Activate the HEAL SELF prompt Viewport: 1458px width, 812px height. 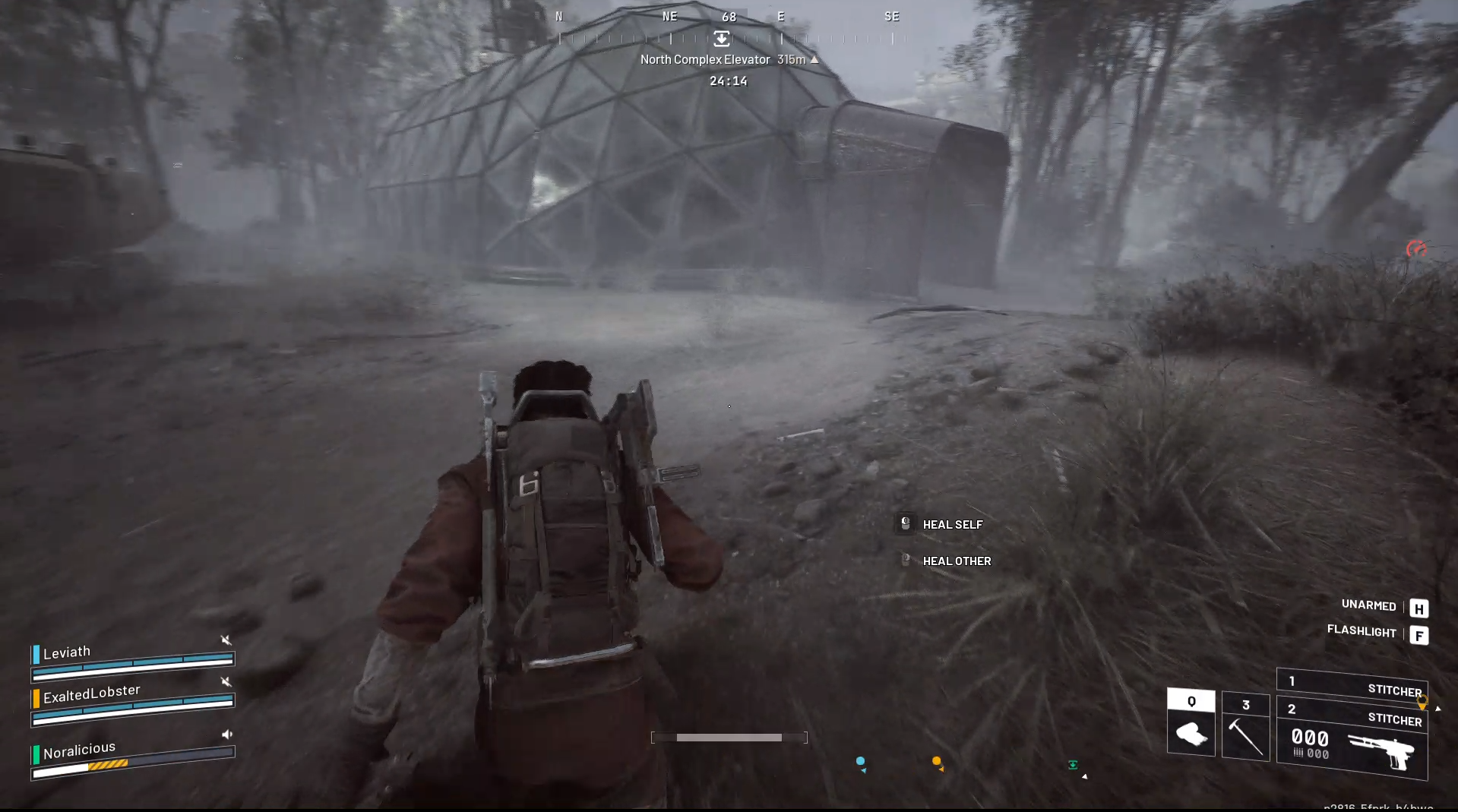tap(952, 524)
